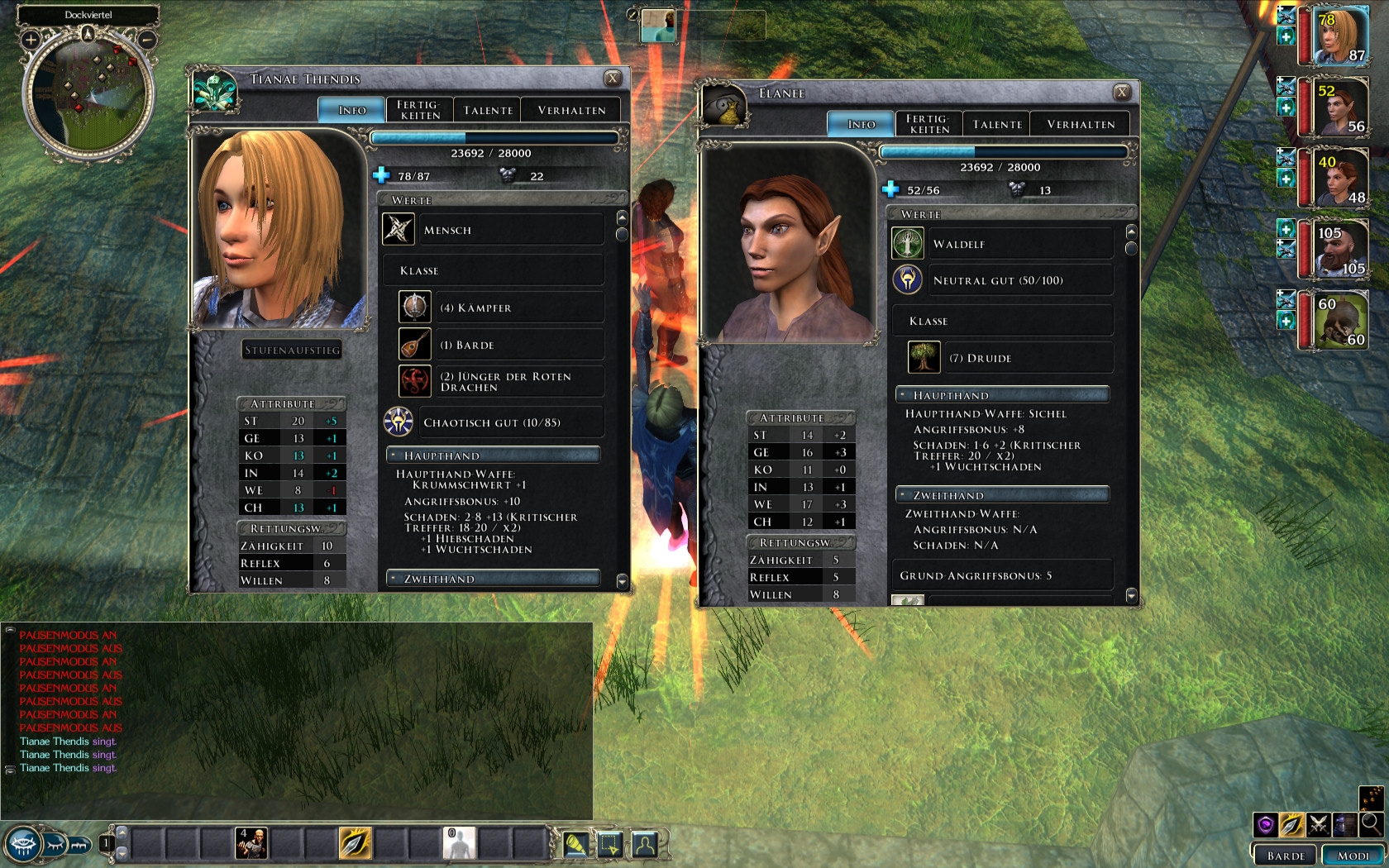
Task: Switch to Tianae's Talente tab
Action: tap(488, 110)
